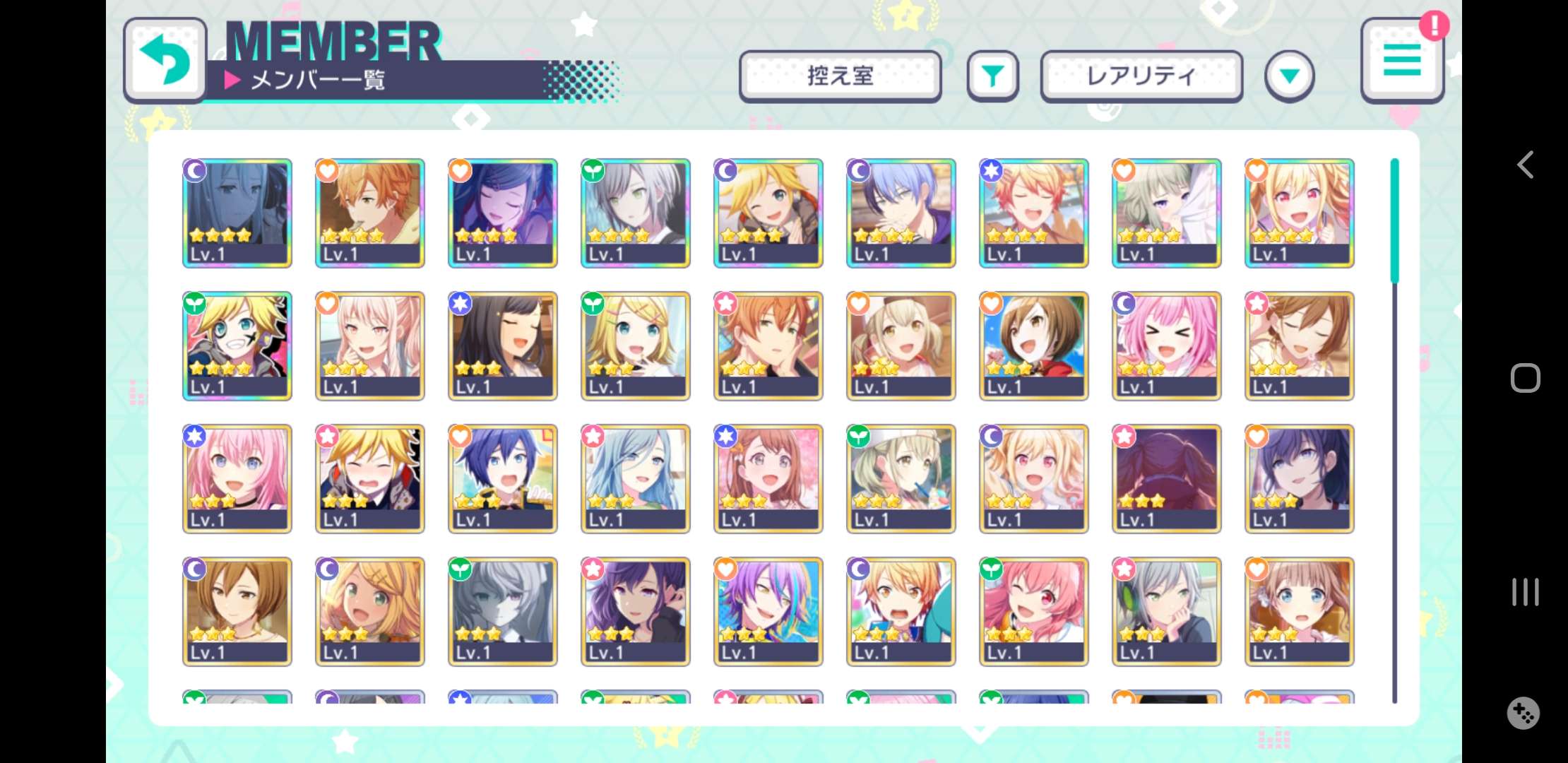Choose the winking pink-haired girl card
Viewport: 1568px width, 763px height.
(x=1033, y=611)
